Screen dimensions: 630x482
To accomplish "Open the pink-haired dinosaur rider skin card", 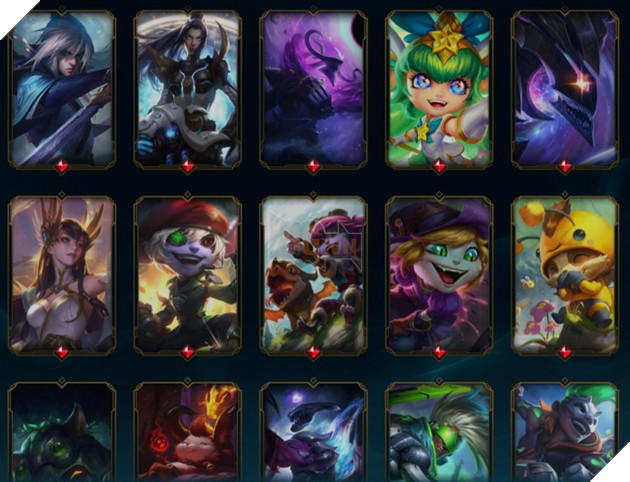I will 313,273.
